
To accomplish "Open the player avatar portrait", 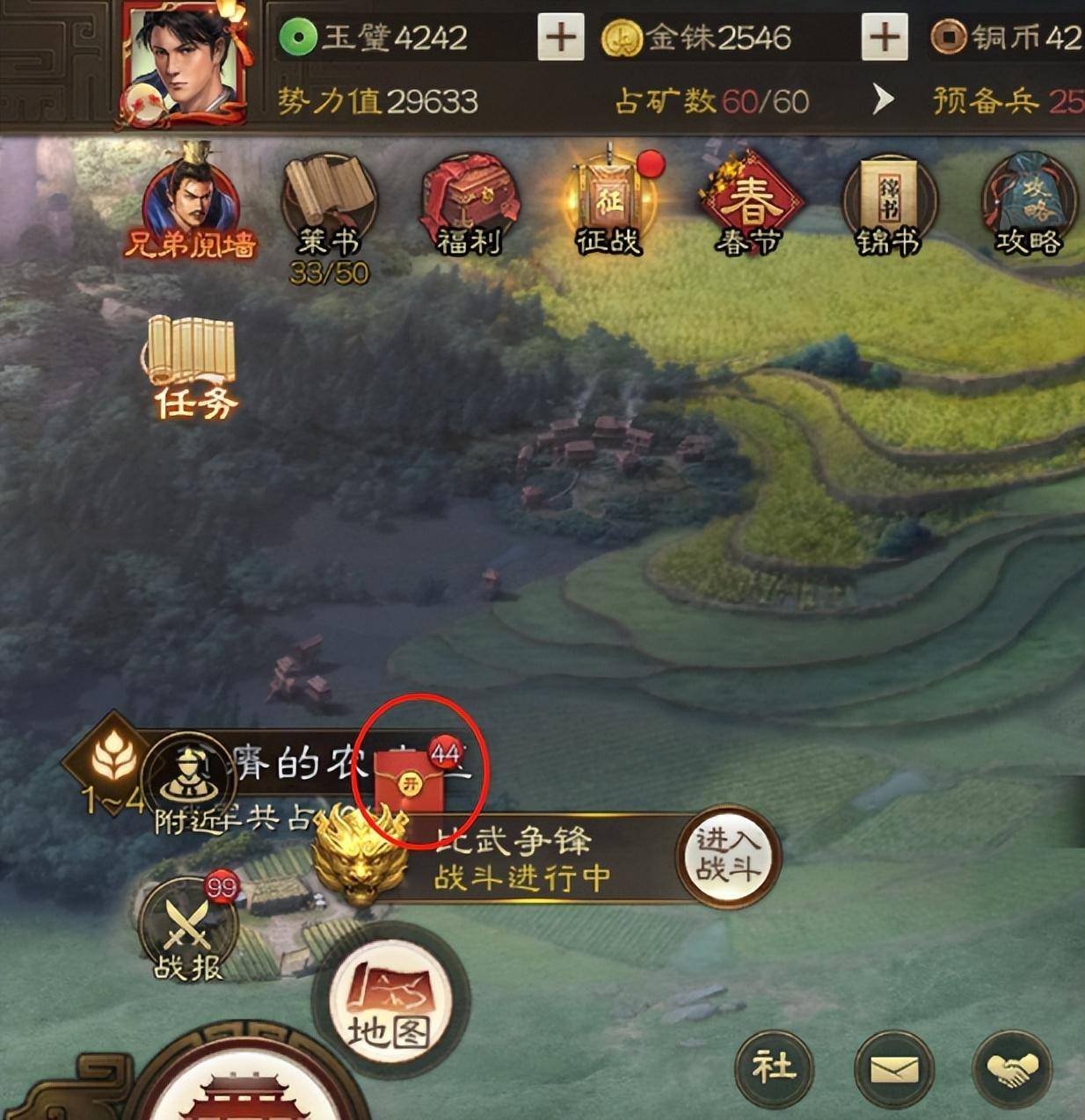I will tap(184, 62).
